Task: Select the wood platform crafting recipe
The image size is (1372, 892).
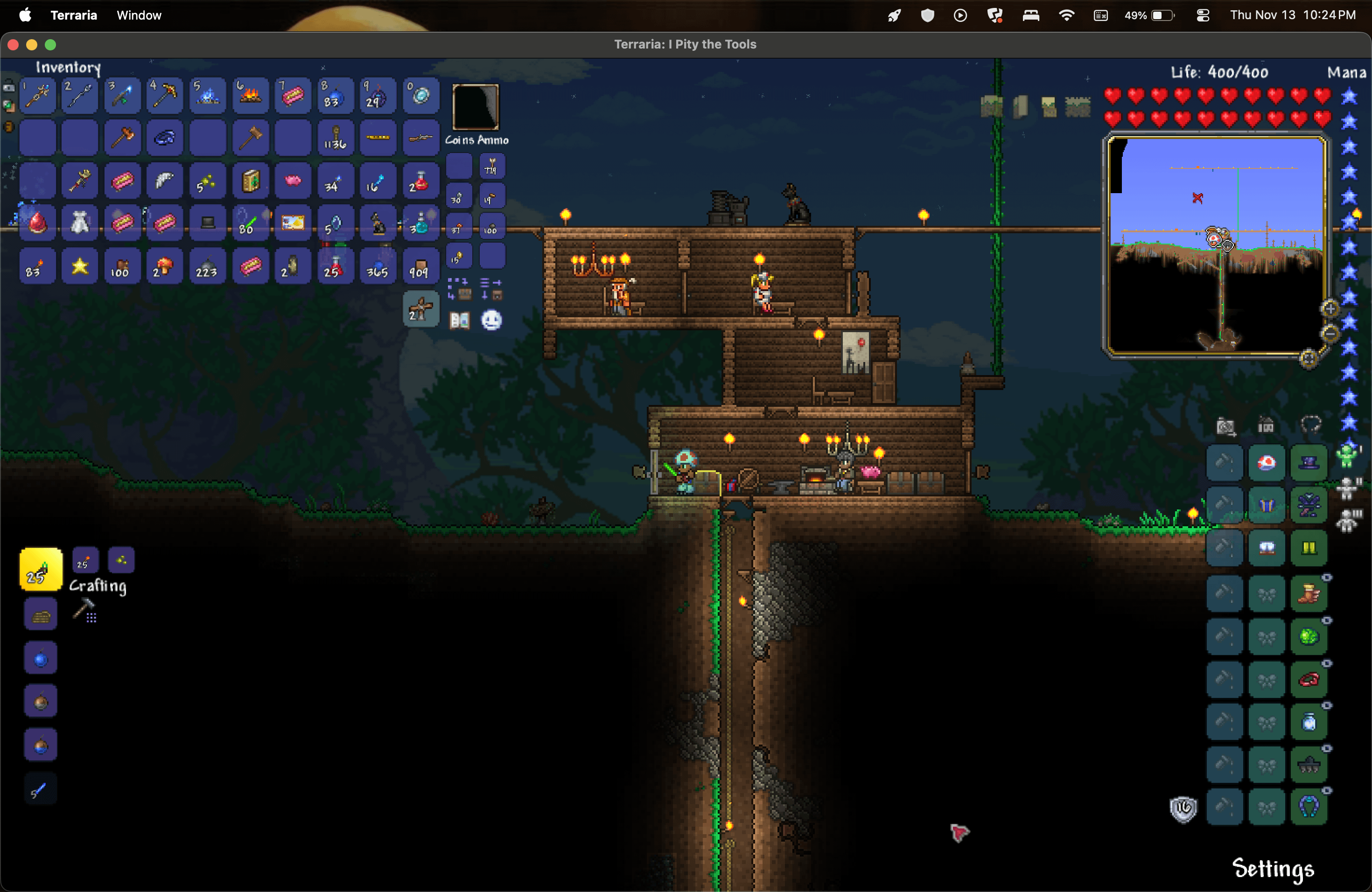Action: pos(40,614)
